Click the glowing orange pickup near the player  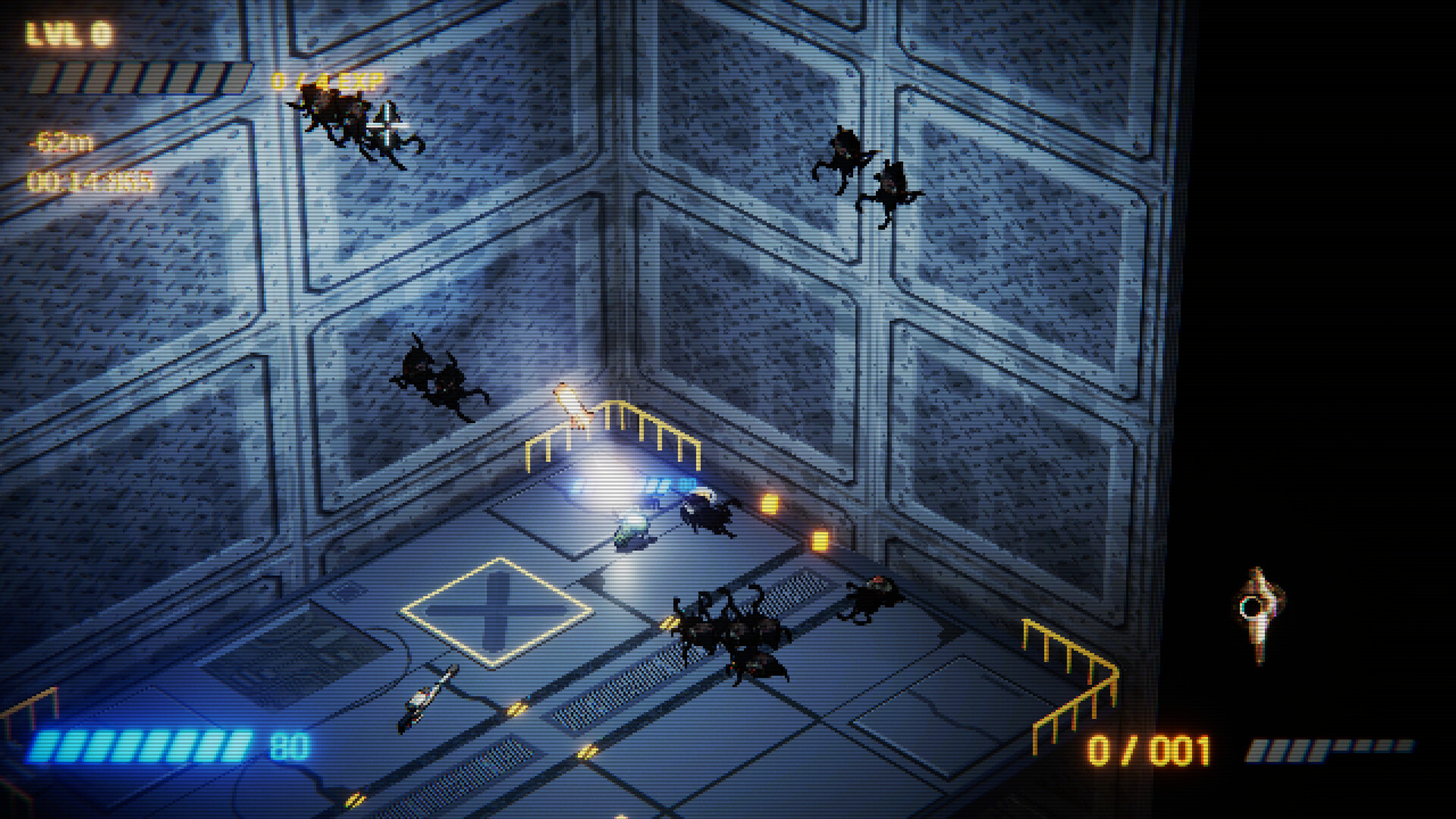(x=770, y=503)
